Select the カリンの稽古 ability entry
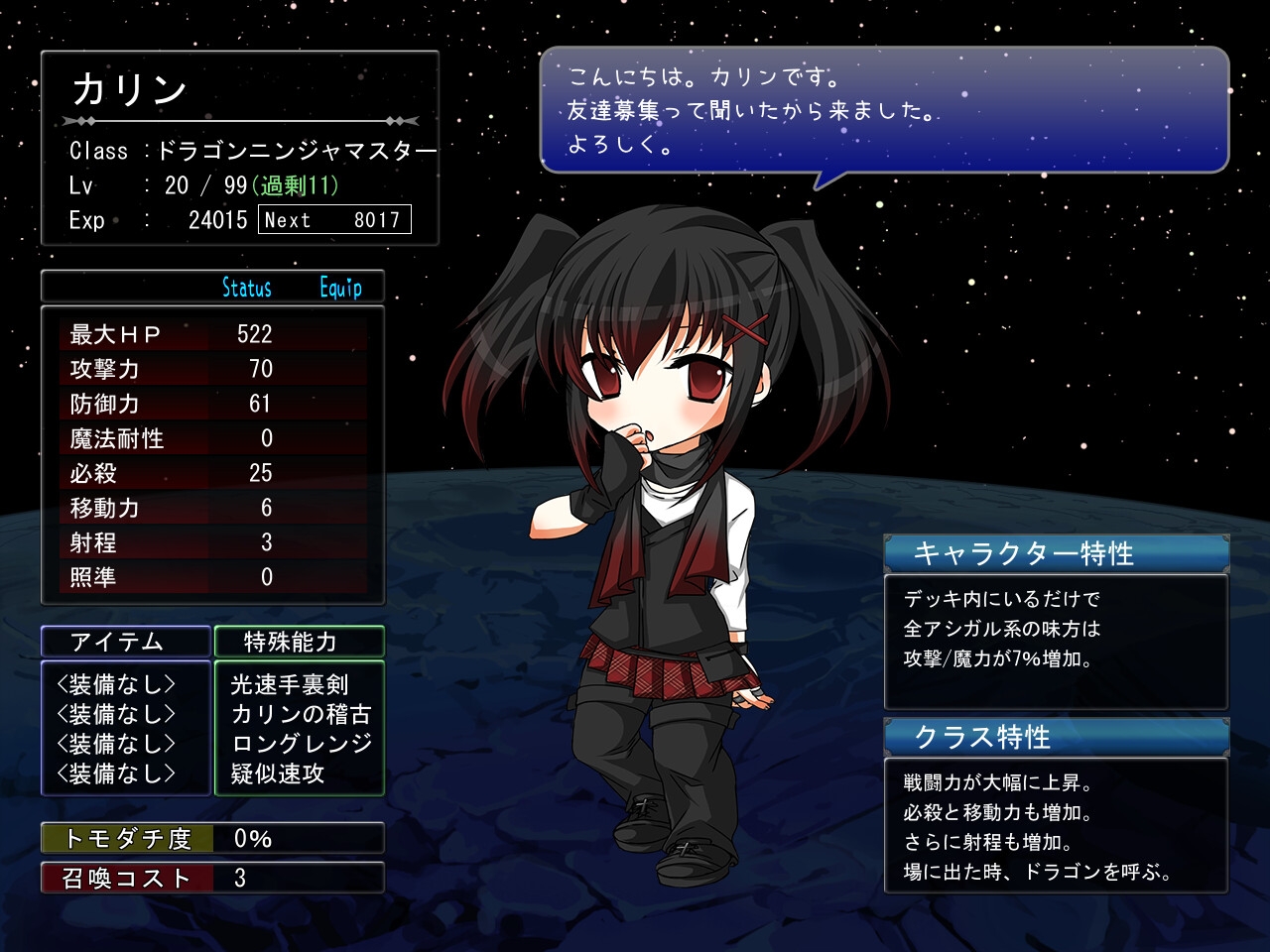 tap(300, 714)
